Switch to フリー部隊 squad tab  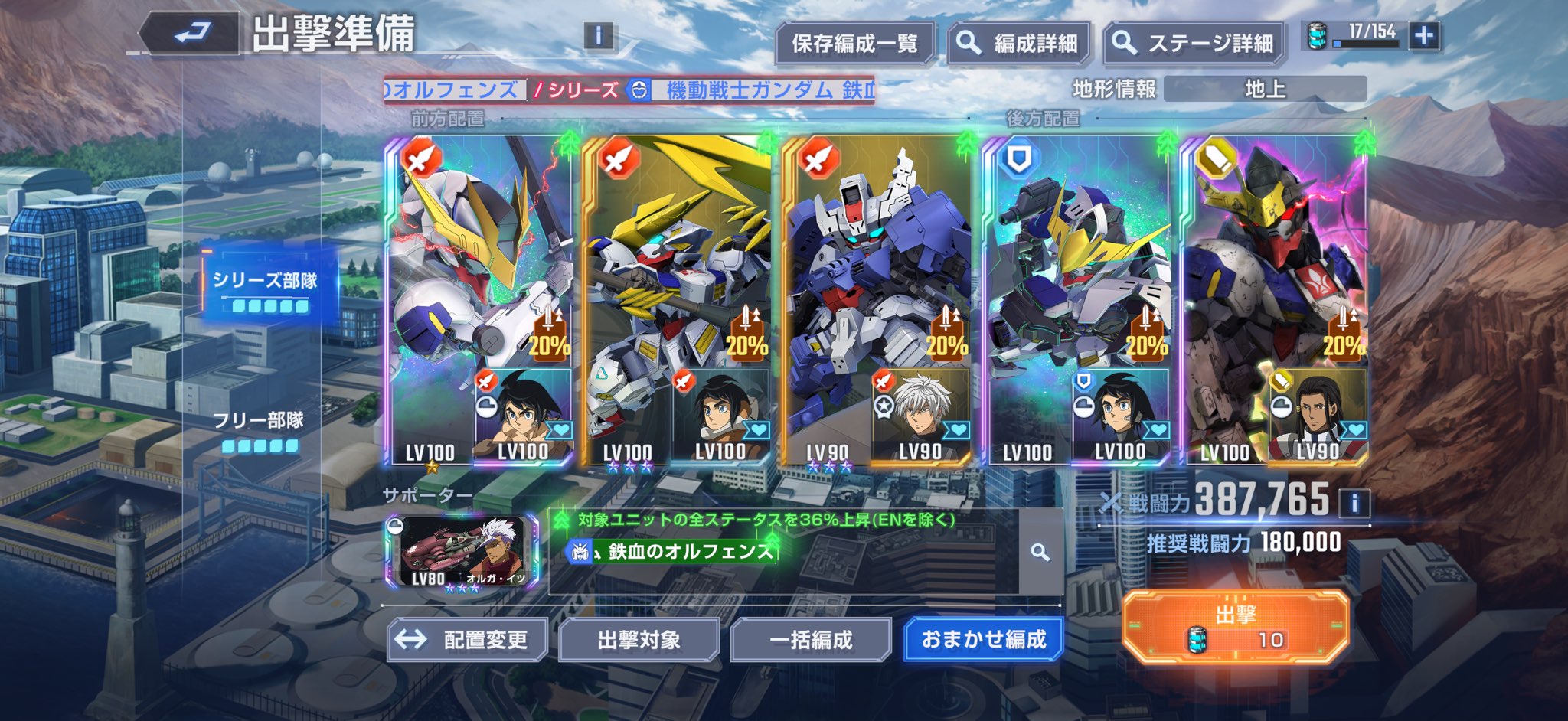point(259,430)
